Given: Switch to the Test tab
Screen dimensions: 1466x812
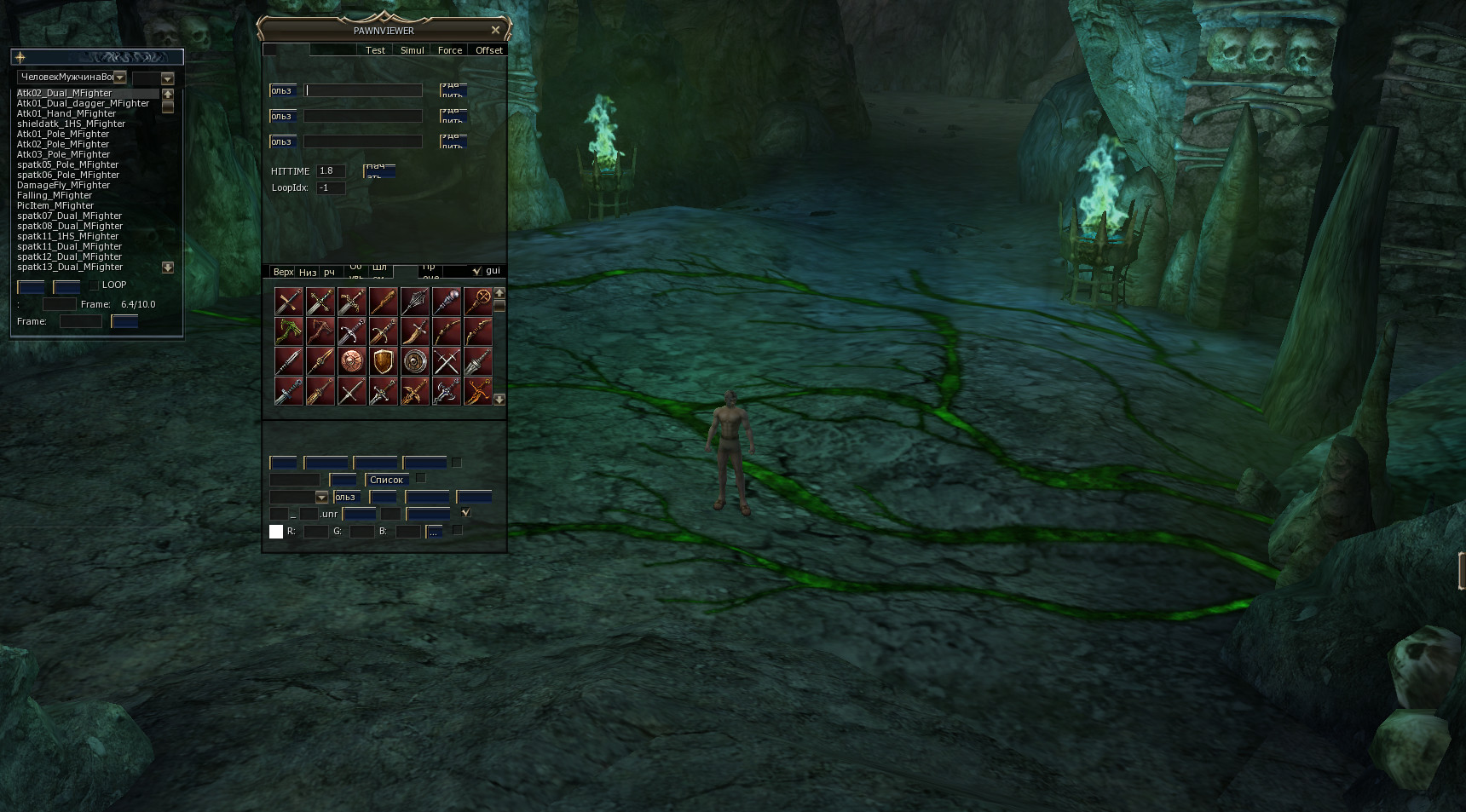Looking at the screenshot, I should coord(375,50).
